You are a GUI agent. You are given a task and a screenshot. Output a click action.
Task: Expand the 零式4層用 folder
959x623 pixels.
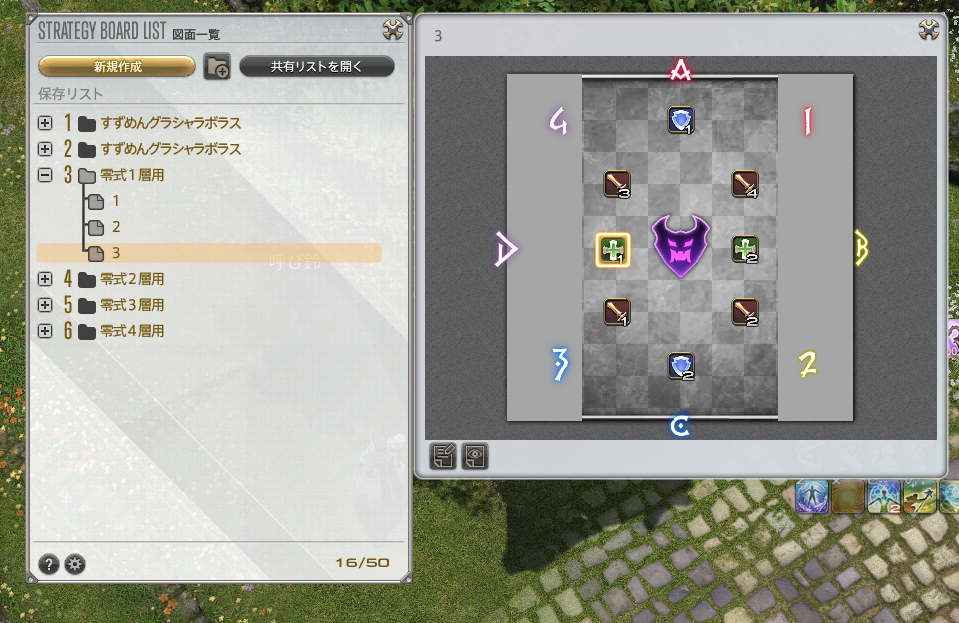(x=44, y=331)
